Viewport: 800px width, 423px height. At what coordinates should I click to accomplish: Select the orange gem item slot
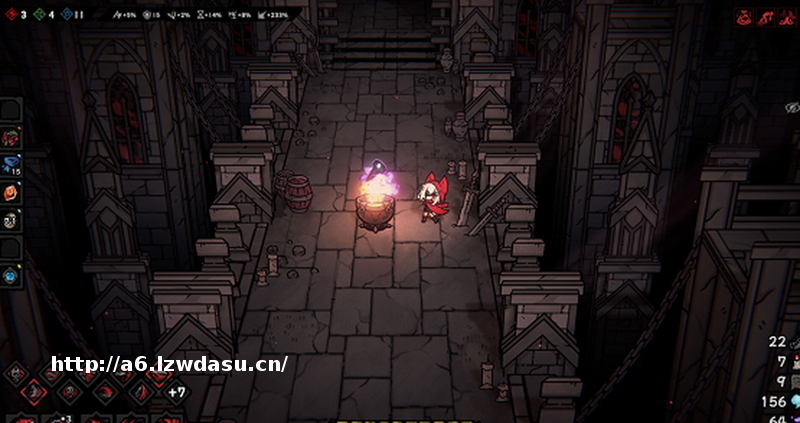(11, 193)
